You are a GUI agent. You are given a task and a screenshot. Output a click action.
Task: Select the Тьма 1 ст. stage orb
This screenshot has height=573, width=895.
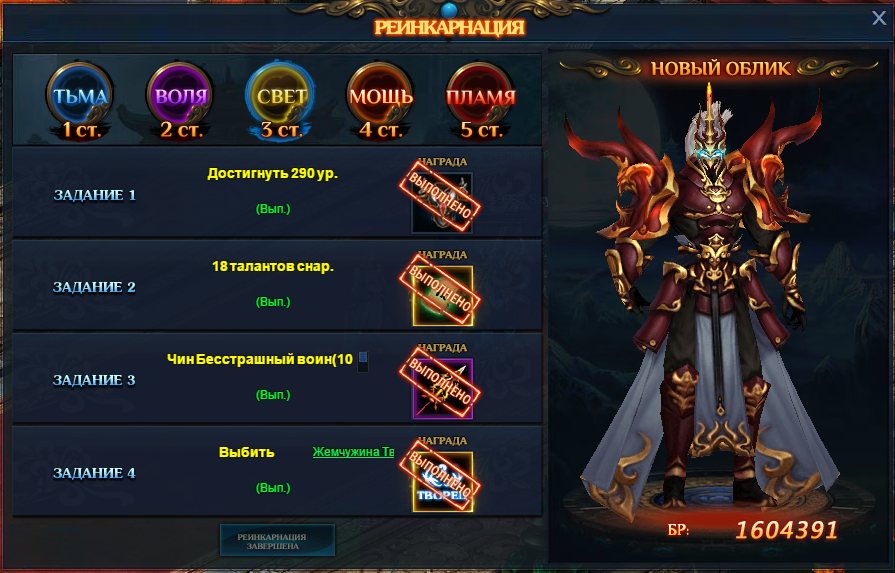point(80,98)
